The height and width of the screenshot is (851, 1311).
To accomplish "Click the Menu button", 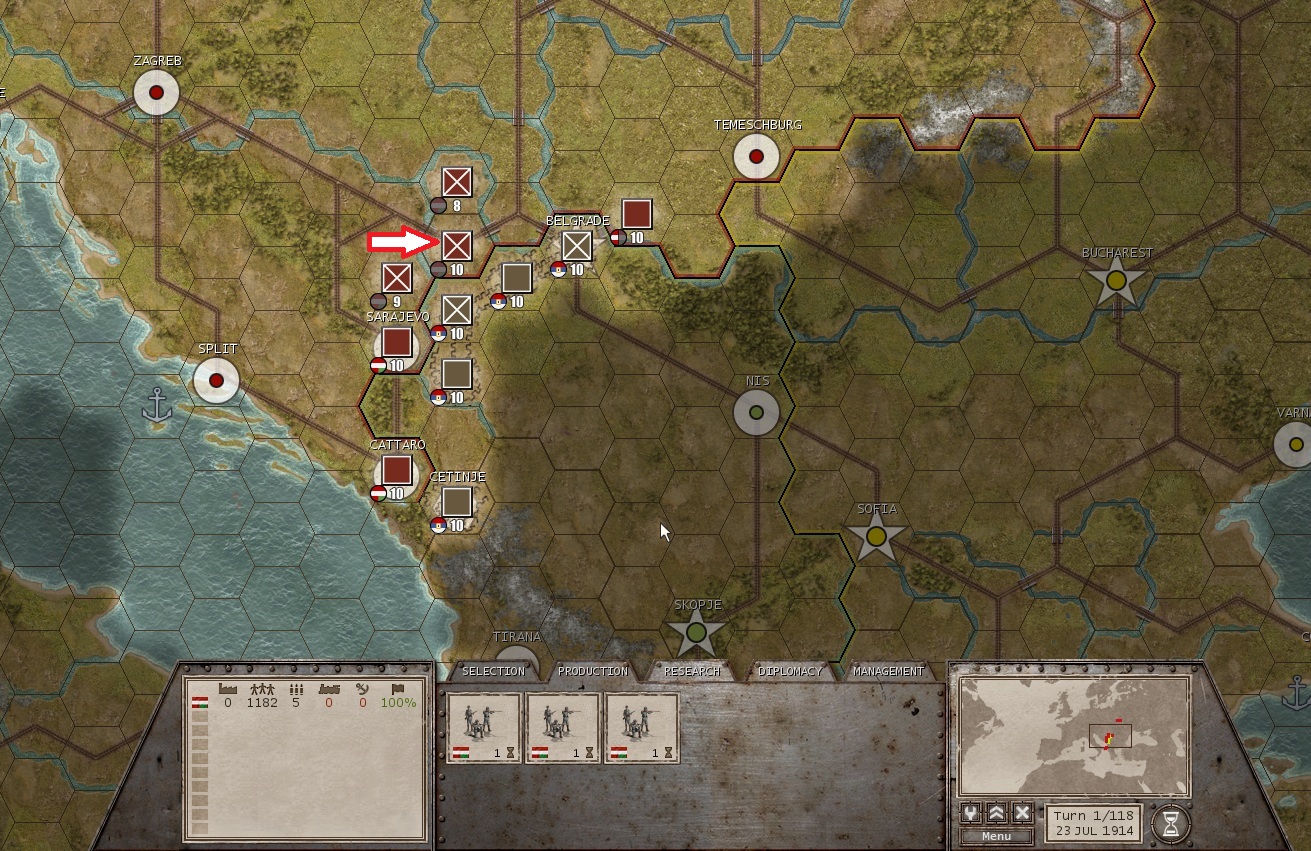I will pos(996,837).
